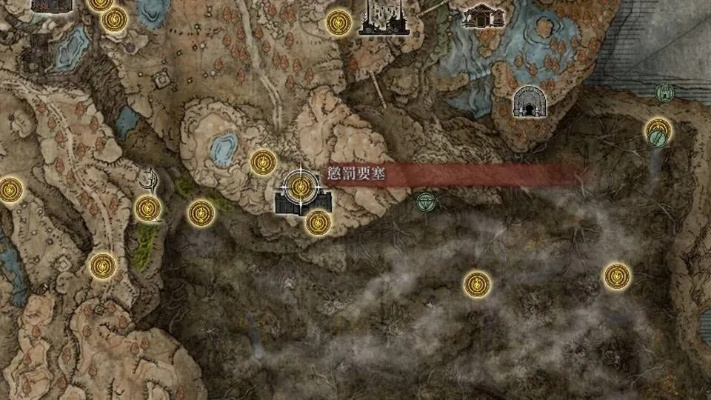The width and height of the screenshot is (711, 400).
Task: Choose the grace marker next to the spired ruins
Action: [340, 22]
